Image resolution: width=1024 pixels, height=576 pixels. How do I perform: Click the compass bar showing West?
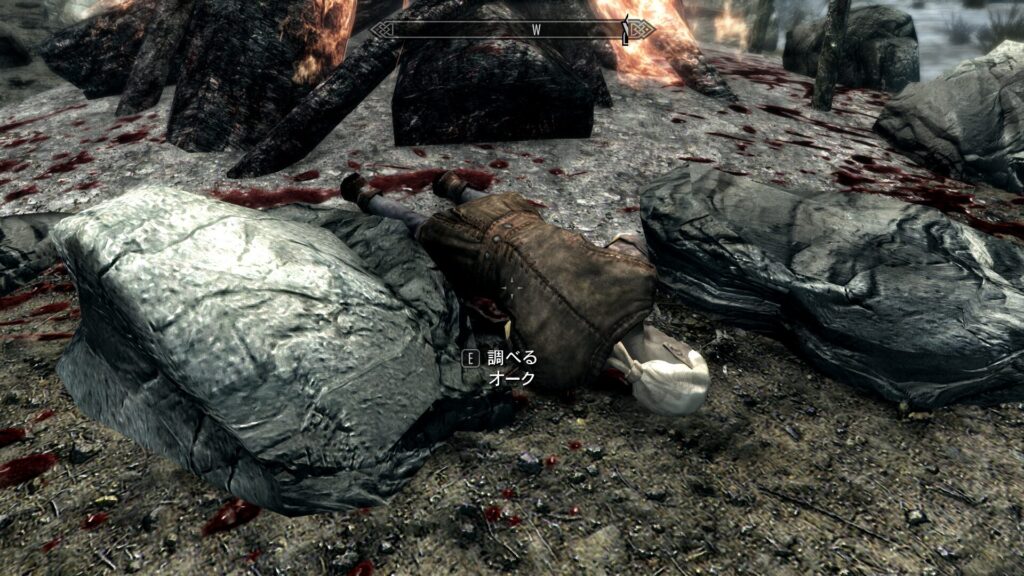point(512,30)
